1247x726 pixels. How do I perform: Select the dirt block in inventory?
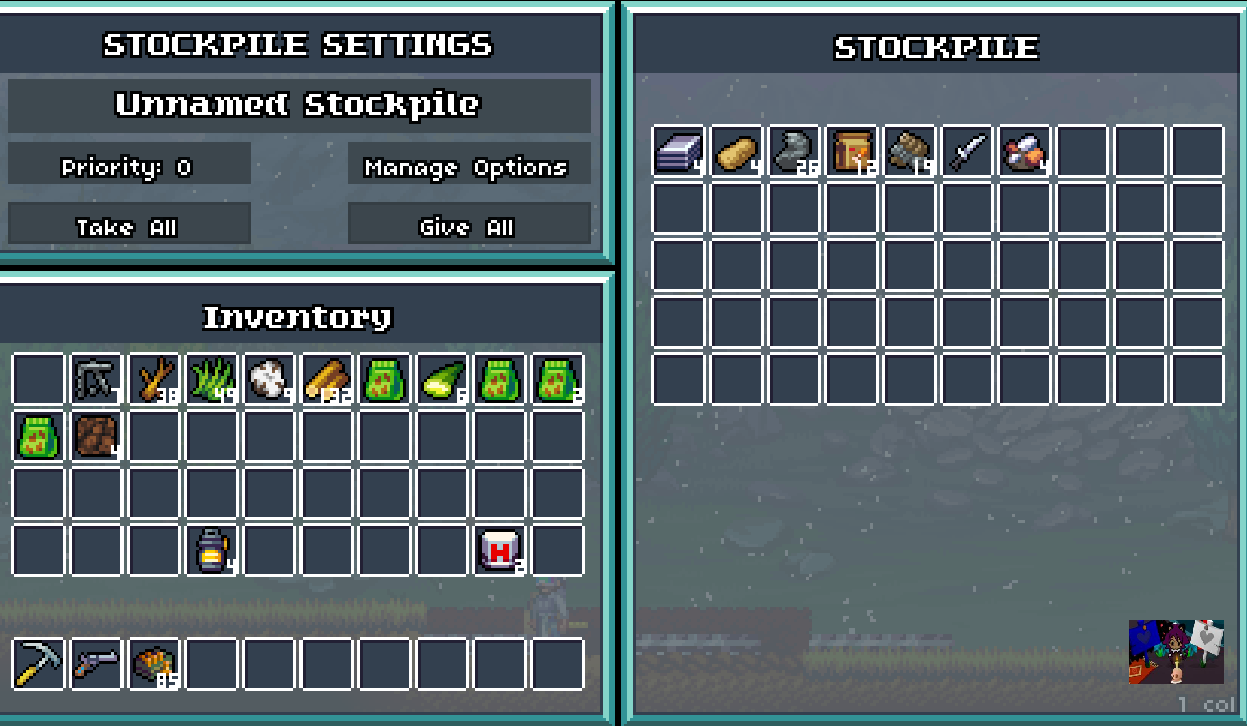(x=96, y=436)
